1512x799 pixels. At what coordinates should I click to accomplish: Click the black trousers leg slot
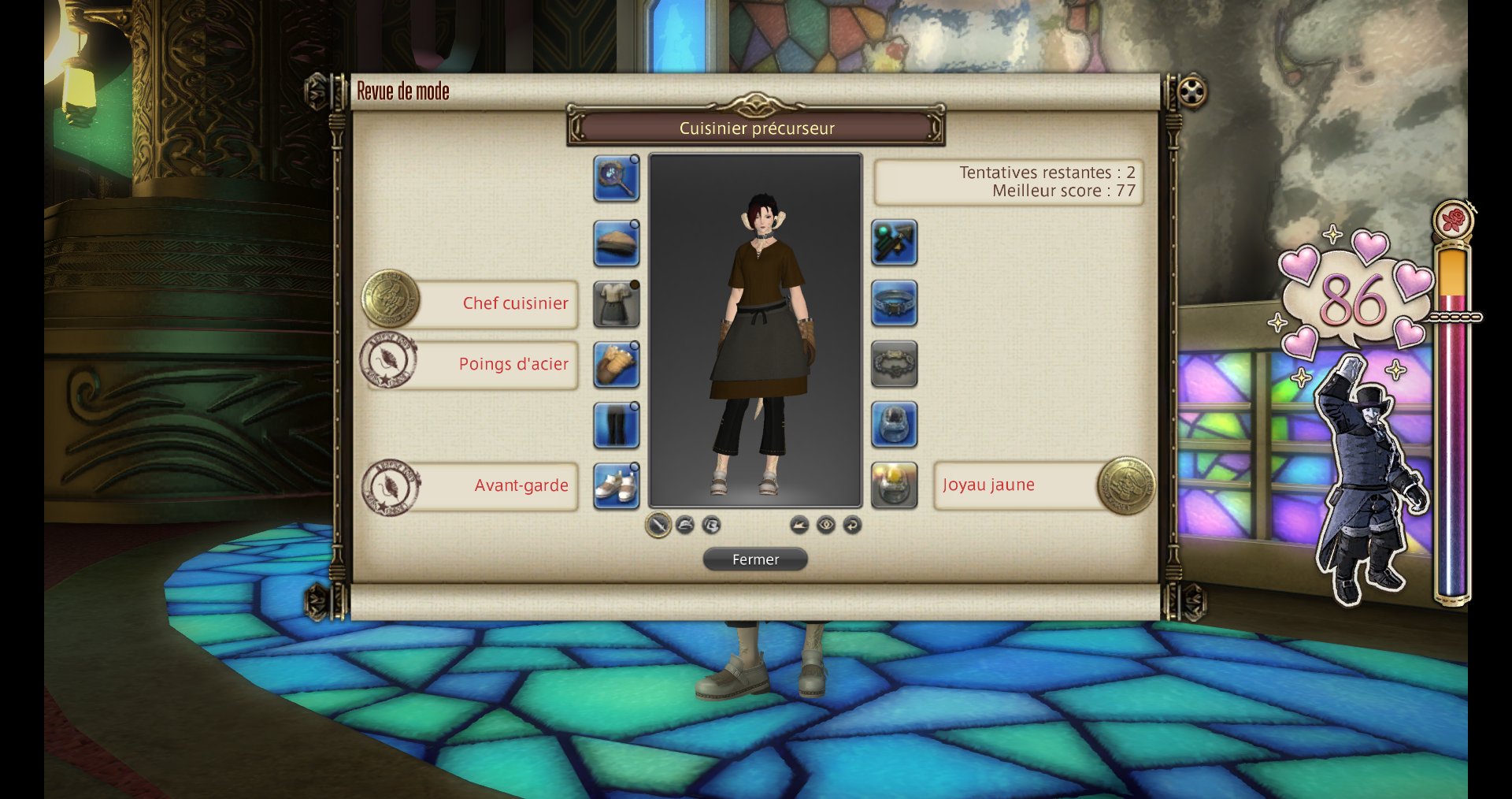617,426
